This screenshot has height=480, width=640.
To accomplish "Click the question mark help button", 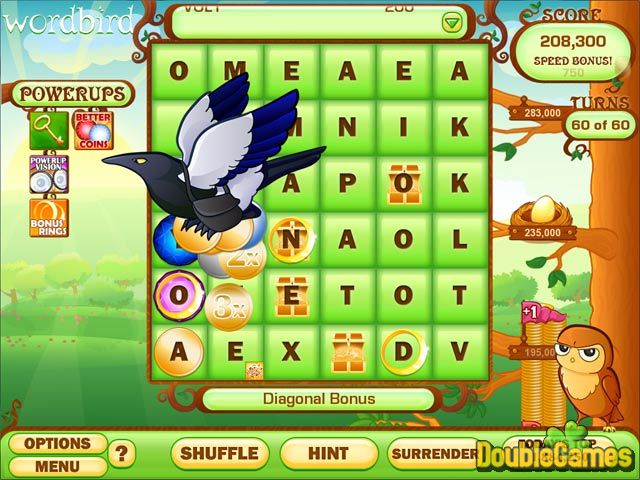I will [x=122, y=454].
